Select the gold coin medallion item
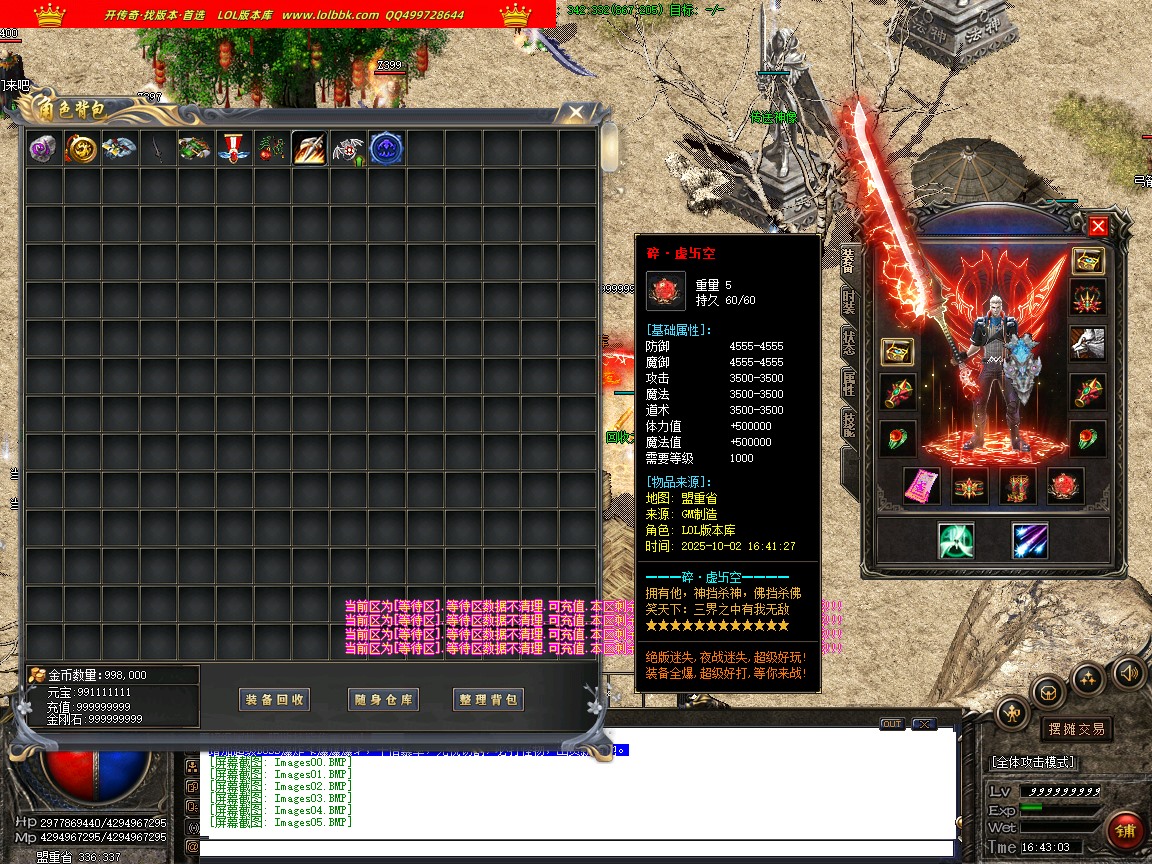Viewport: 1152px width, 864px height. [x=81, y=149]
